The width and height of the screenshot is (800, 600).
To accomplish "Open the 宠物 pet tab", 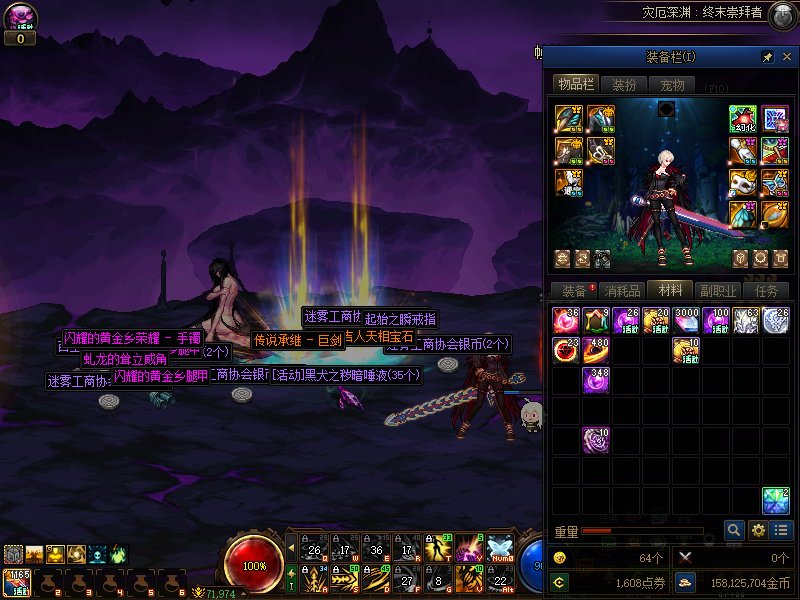I will point(672,85).
